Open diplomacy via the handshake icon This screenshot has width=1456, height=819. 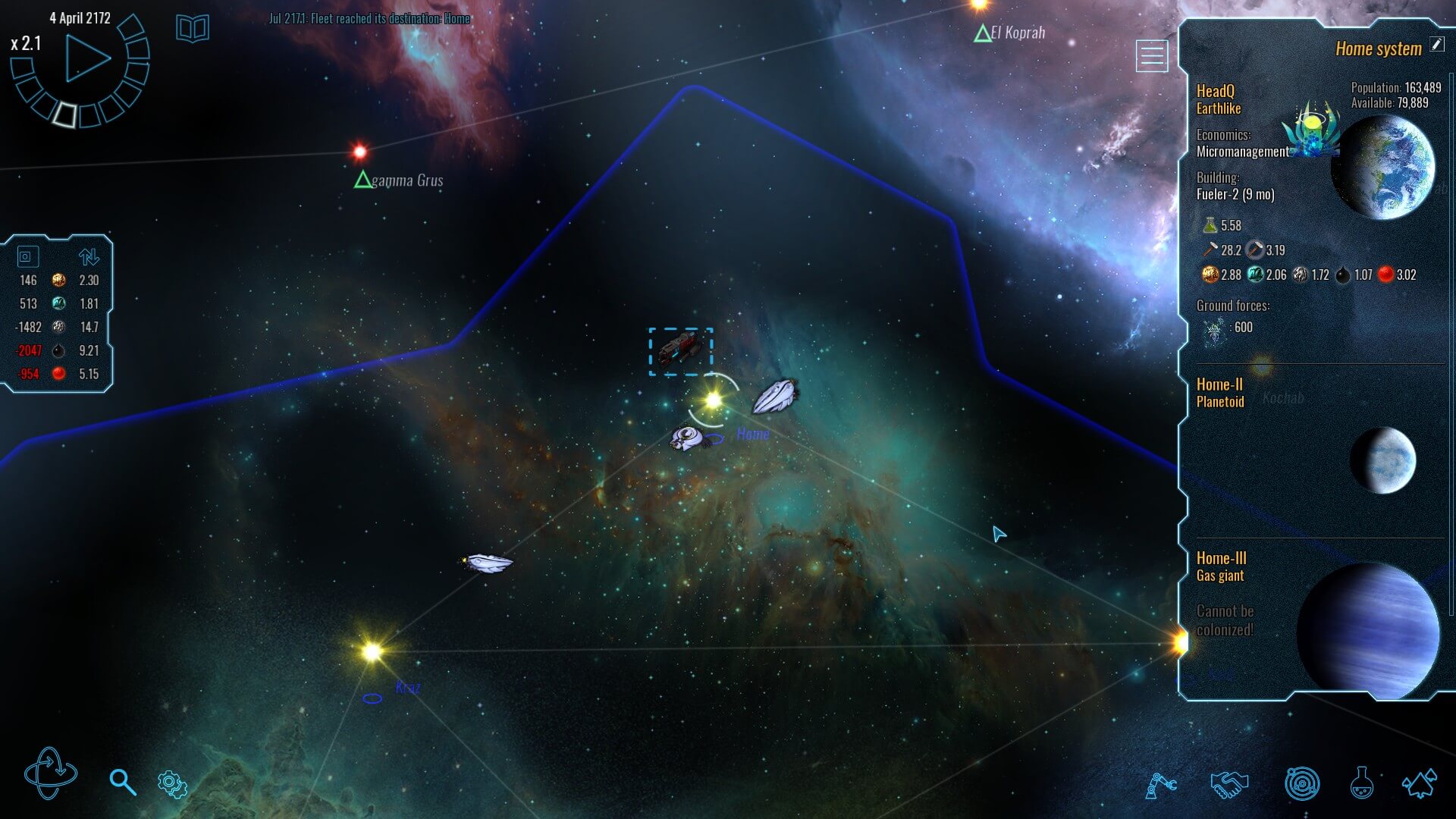[x=1229, y=784]
